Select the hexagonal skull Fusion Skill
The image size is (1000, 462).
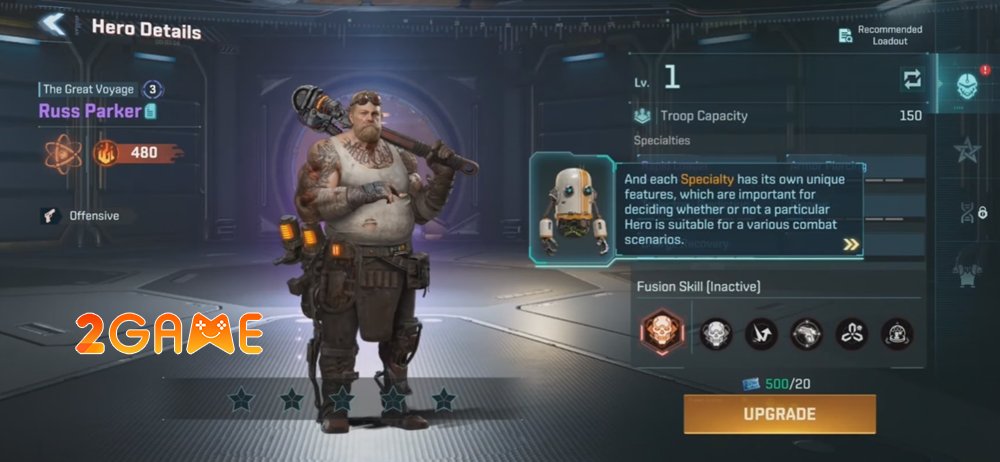661,333
